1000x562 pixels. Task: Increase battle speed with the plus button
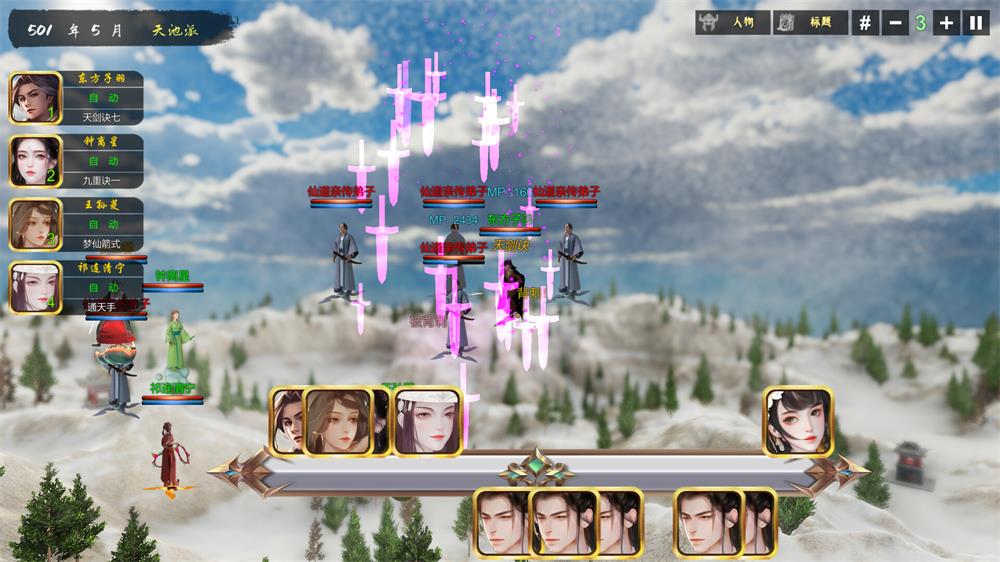coord(948,22)
